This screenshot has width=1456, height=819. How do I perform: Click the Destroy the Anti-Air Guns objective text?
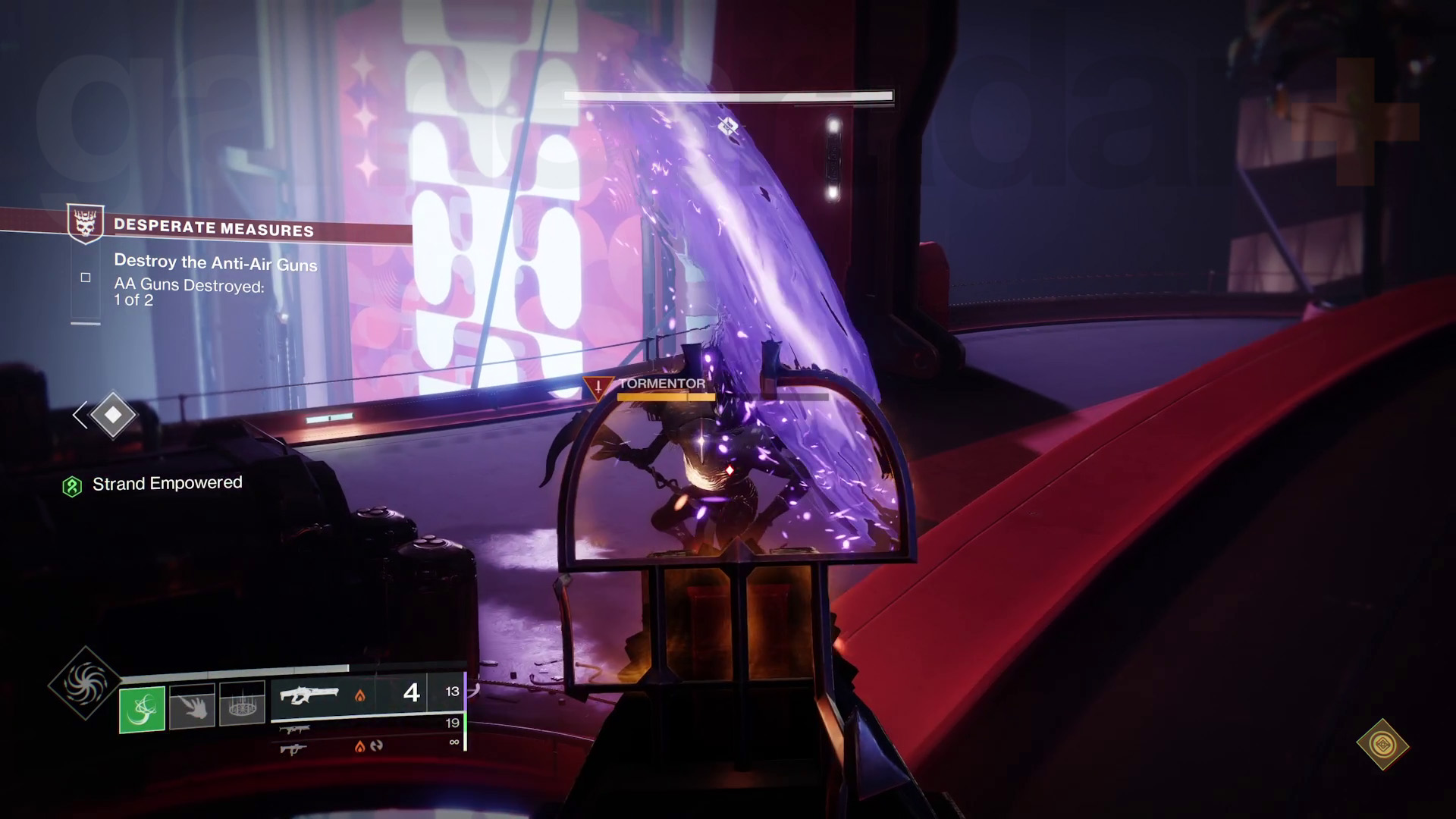click(215, 264)
